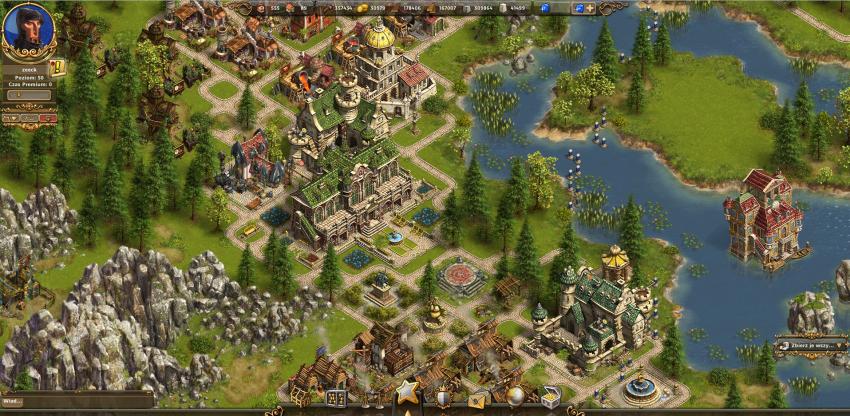Open the globe icon in bottom bar
This screenshot has height=416, width=850.
(x=514, y=397)
